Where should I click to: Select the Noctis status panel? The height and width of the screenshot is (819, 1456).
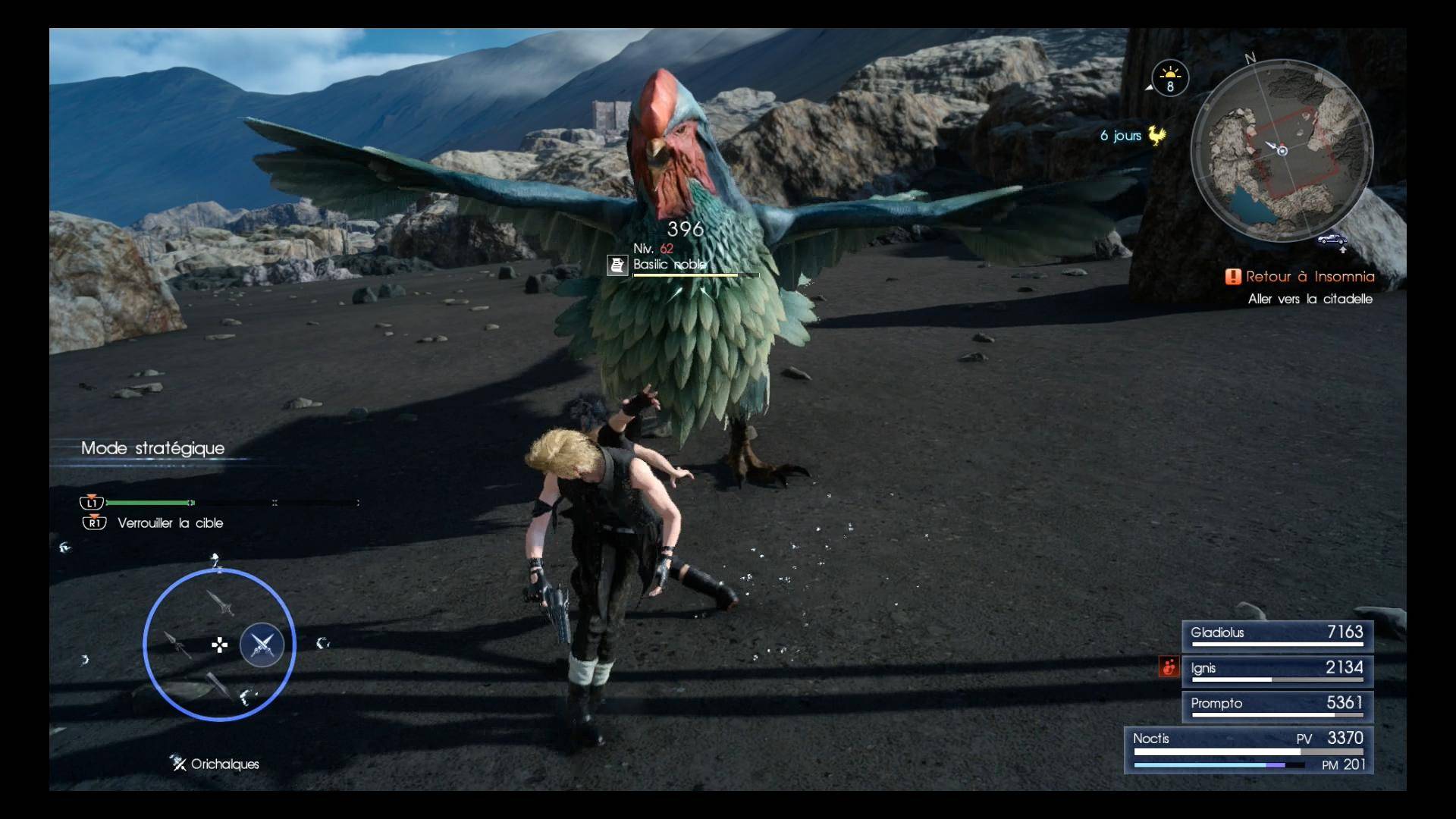point(1248,749)
